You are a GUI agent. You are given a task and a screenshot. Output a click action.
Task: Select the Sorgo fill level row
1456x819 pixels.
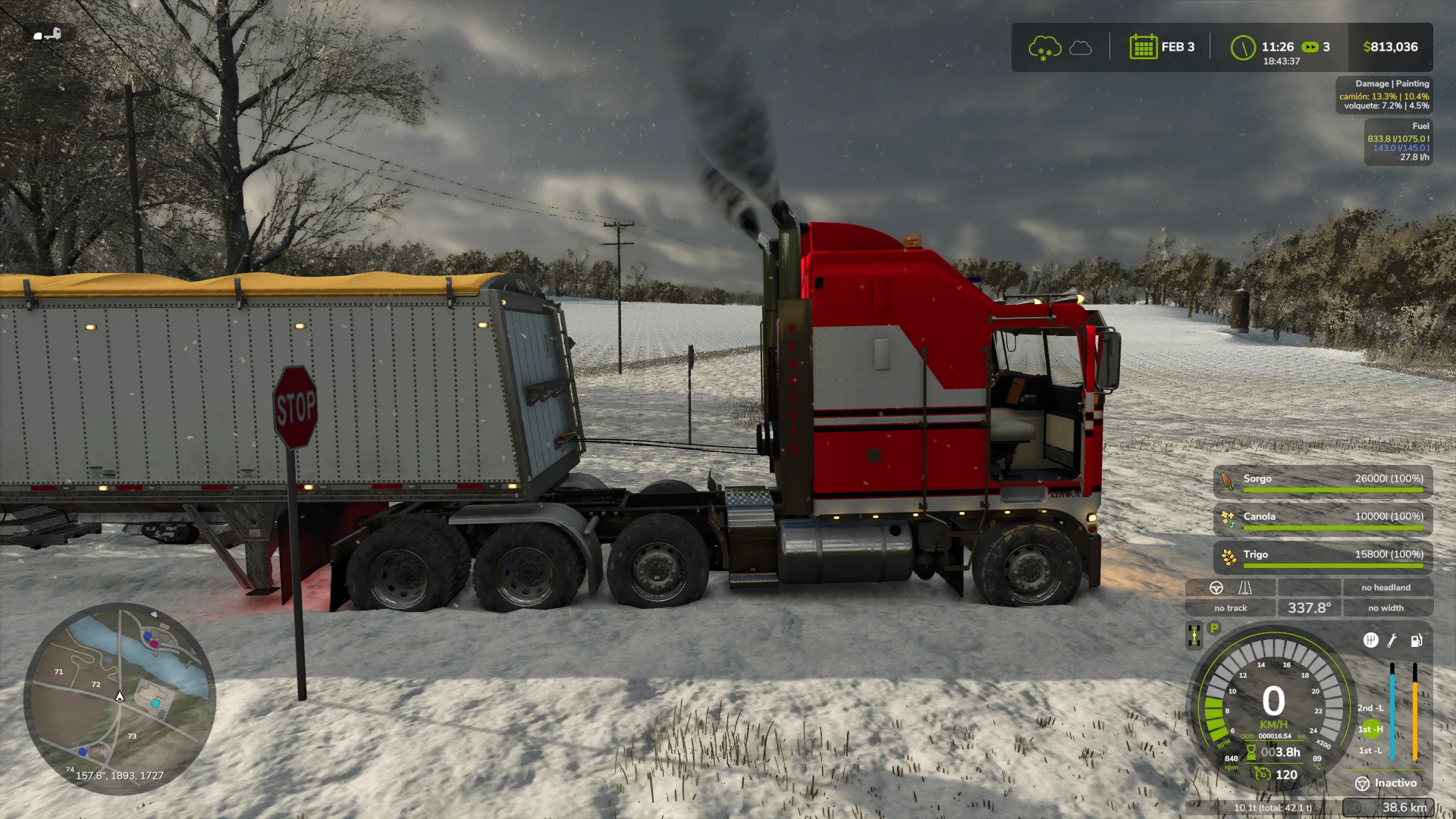(1323, 482)
